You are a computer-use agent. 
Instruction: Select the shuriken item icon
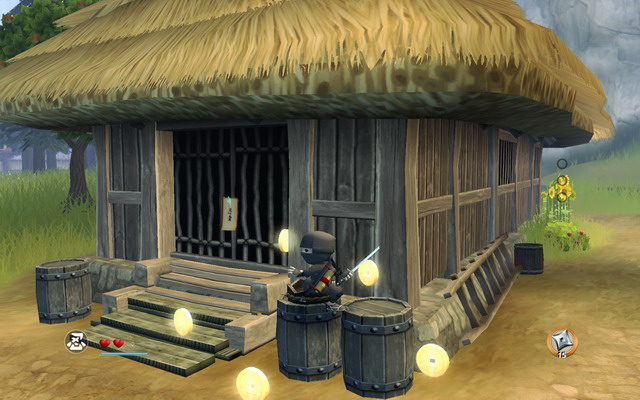(561, 341)
